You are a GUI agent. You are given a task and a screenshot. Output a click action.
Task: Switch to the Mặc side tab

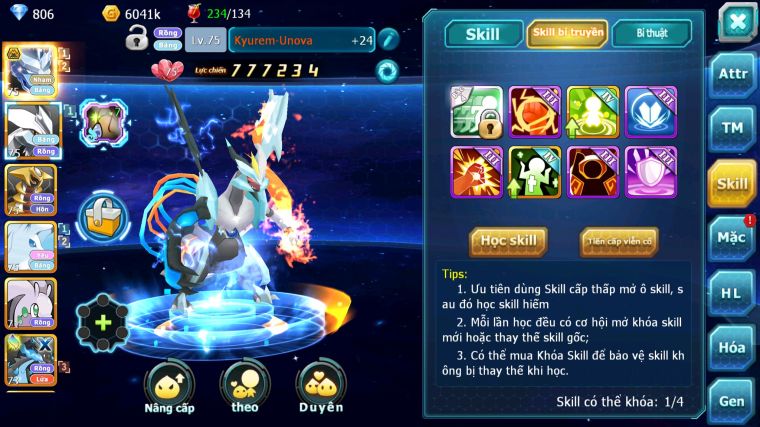click(732, 238)
